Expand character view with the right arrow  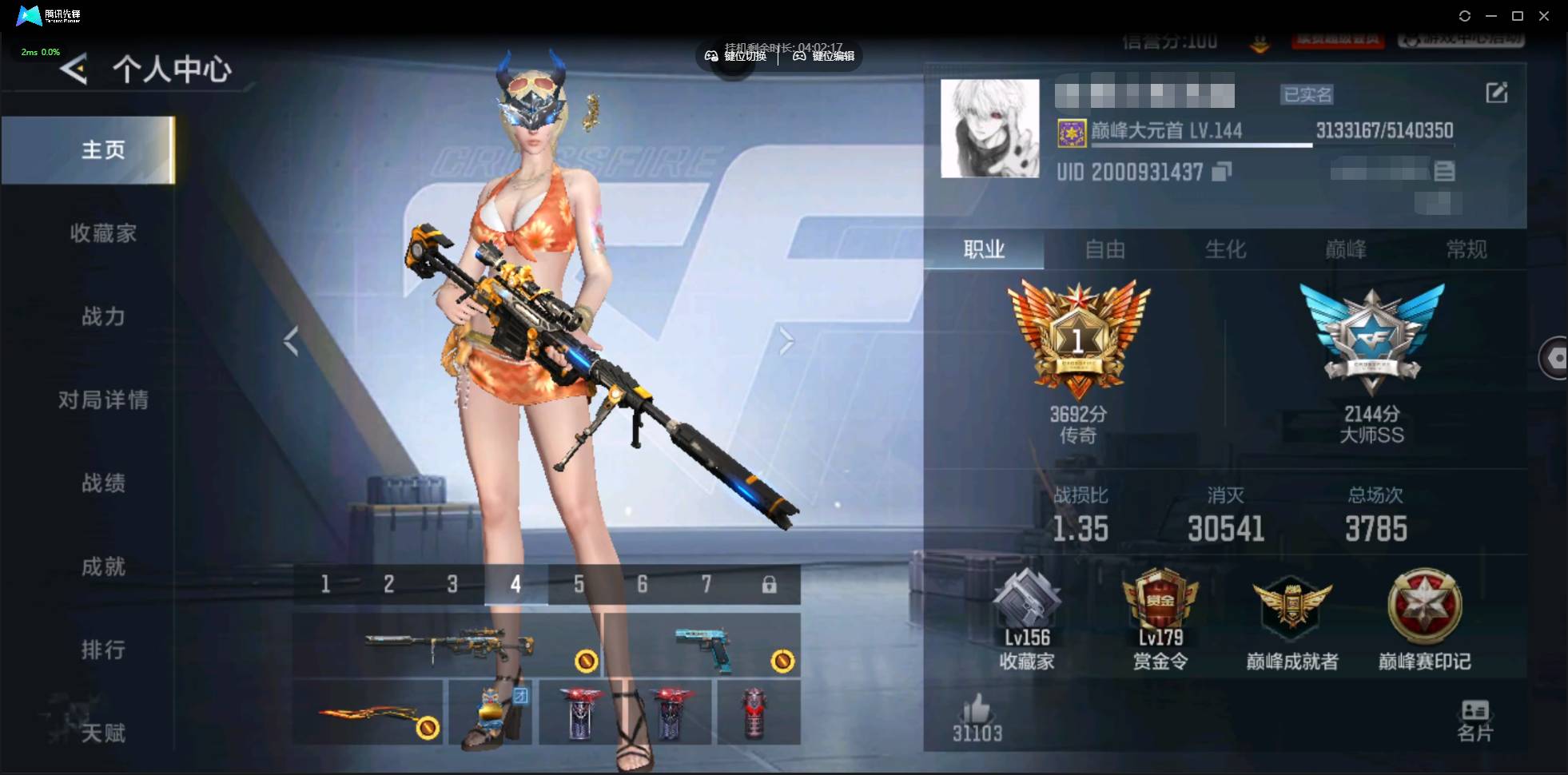point(786,340)
